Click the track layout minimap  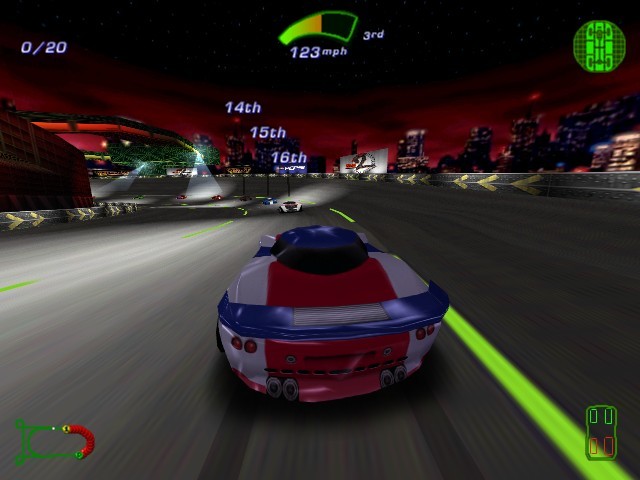point(55,440)
